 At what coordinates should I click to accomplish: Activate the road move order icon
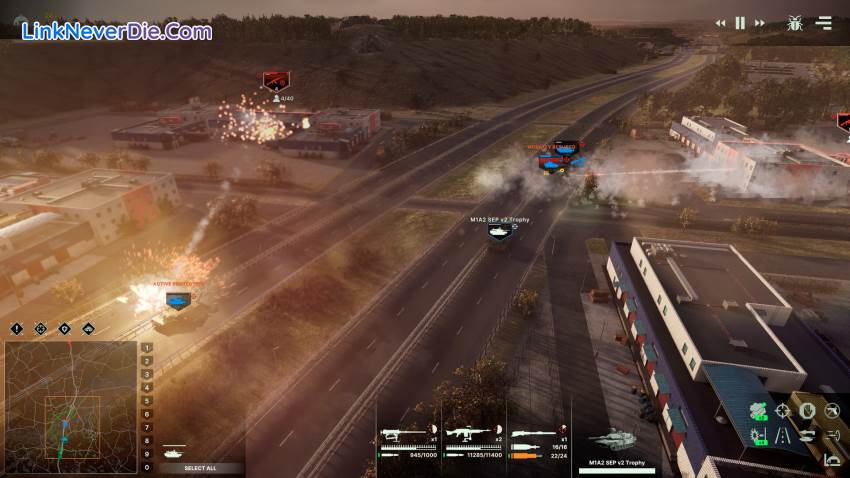(x=782, y=436)
